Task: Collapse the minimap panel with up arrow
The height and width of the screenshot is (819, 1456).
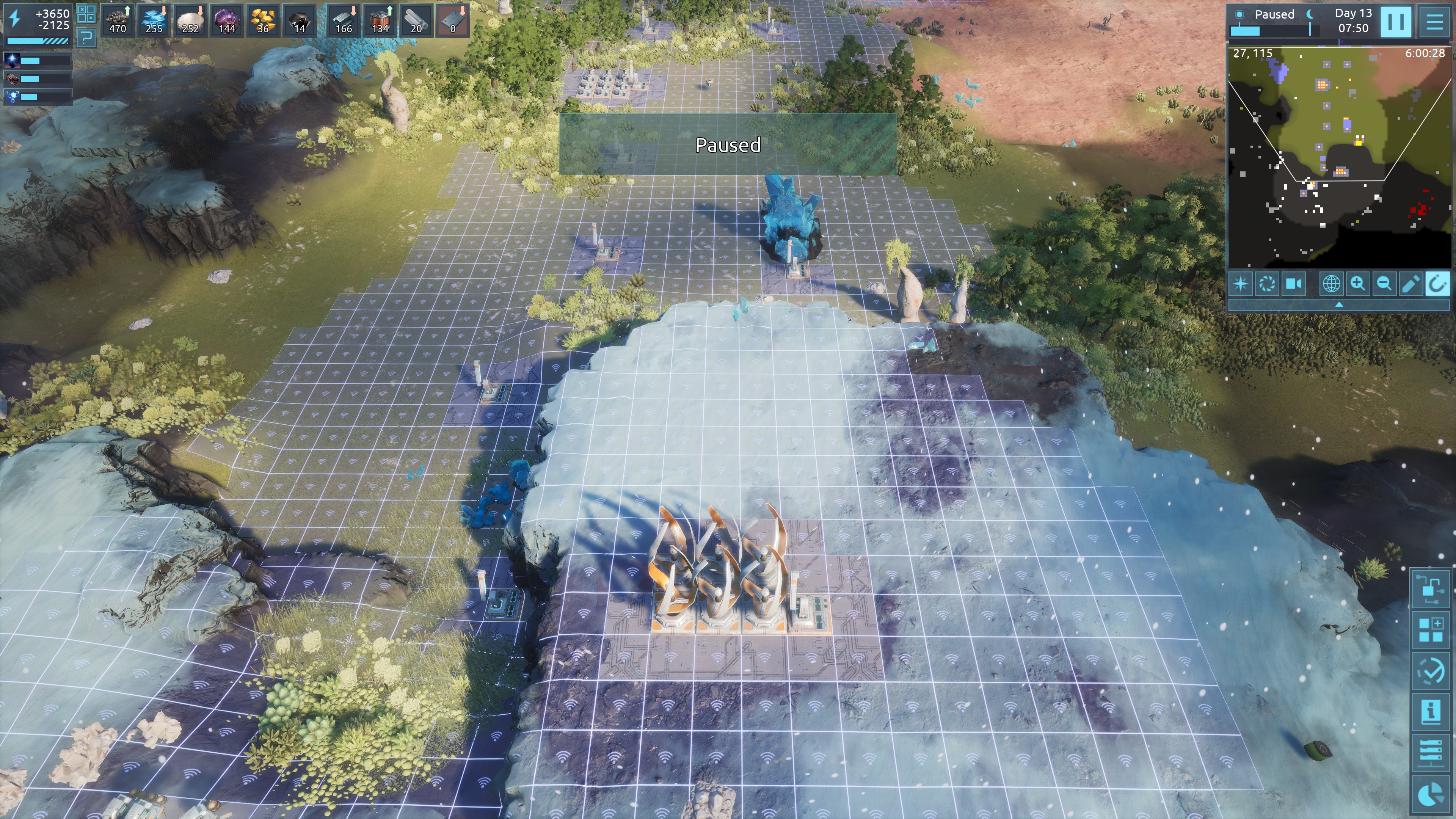Action: [1338, 304]
